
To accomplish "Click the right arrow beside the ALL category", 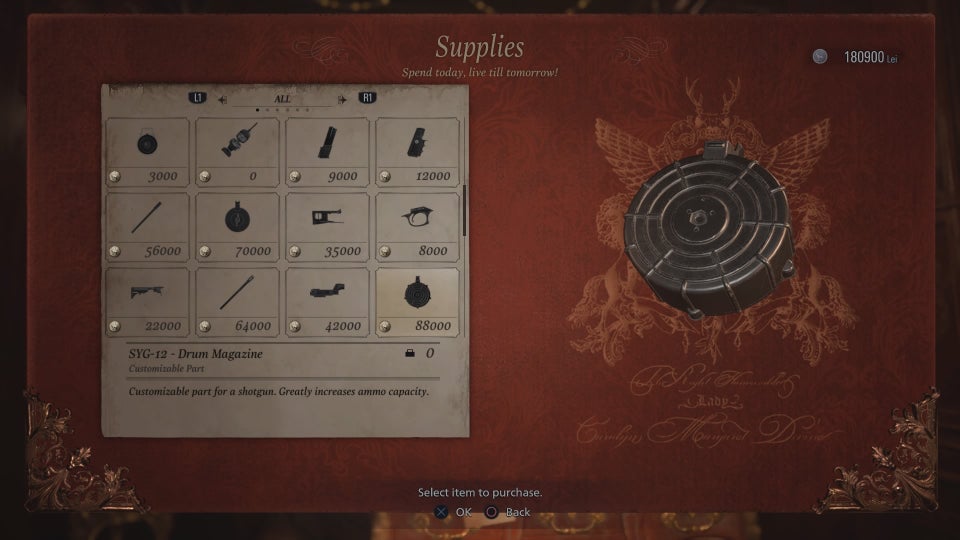I will coord(342,99).
